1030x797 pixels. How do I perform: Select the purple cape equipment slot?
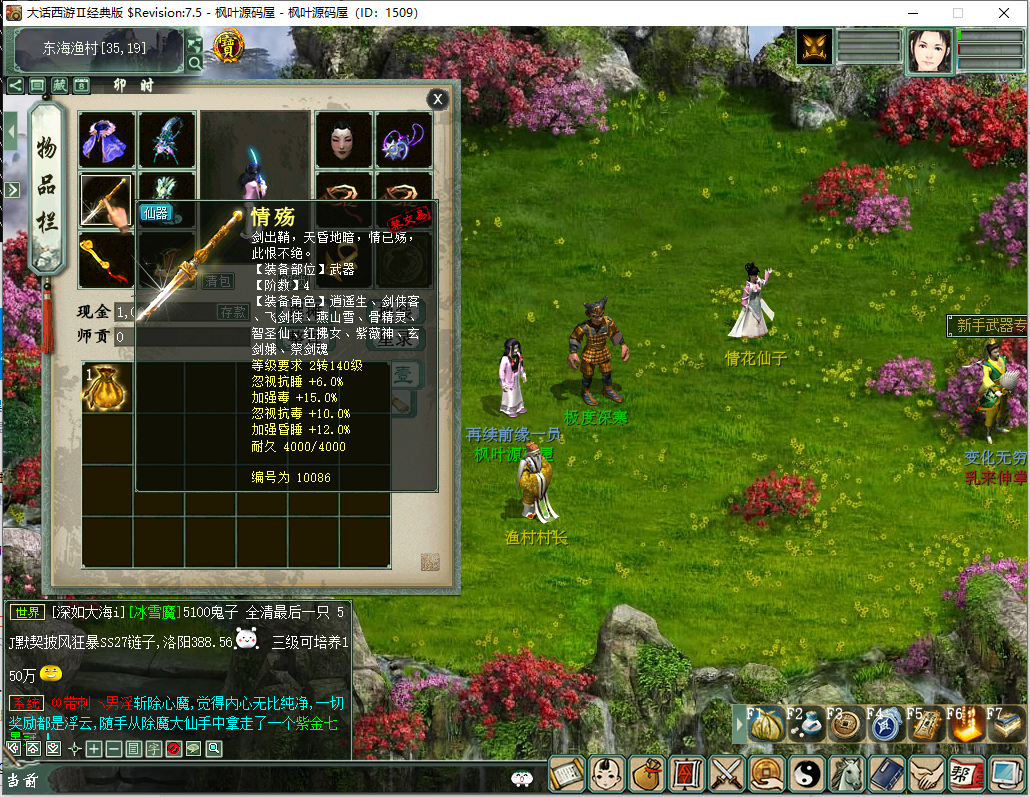[x=106, y=139]
